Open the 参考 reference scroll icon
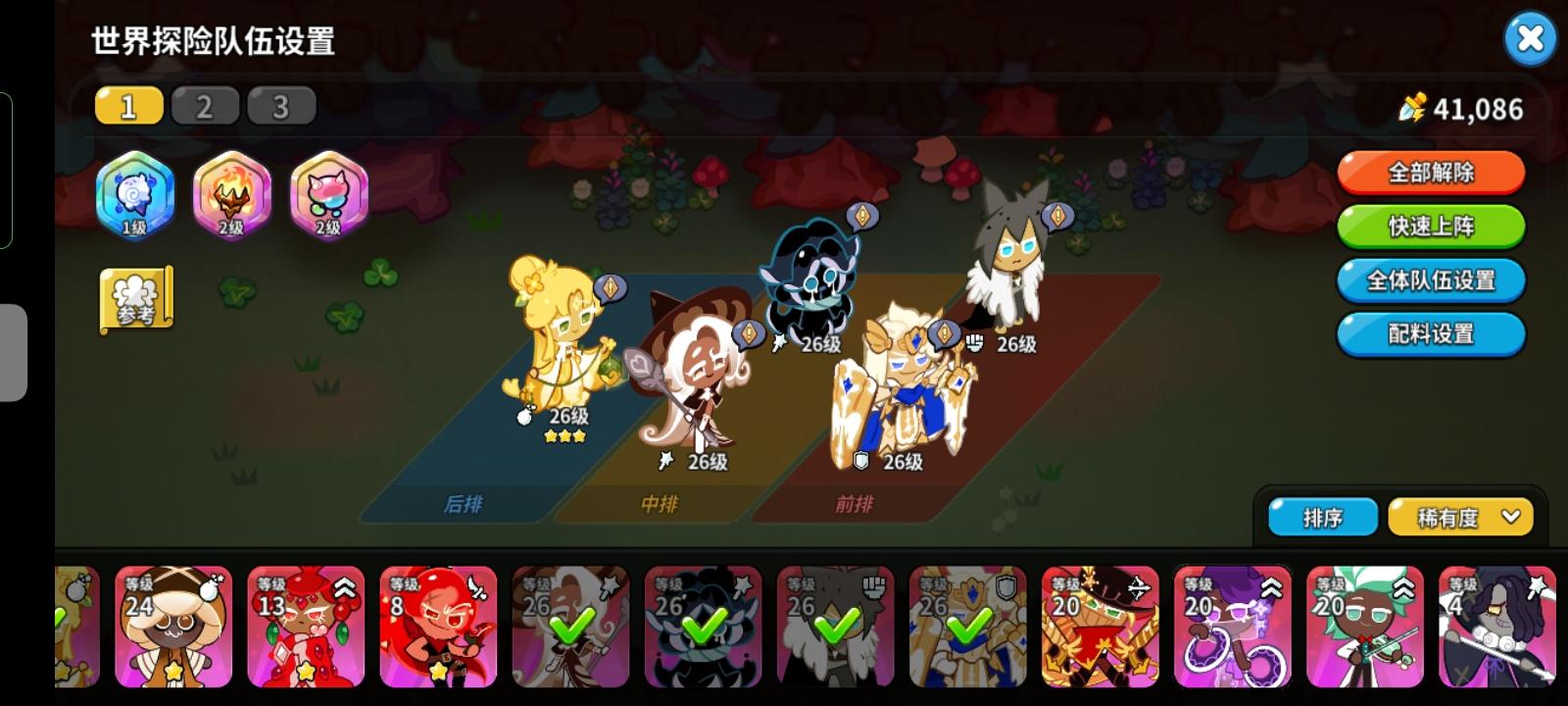 click(136, 299)
